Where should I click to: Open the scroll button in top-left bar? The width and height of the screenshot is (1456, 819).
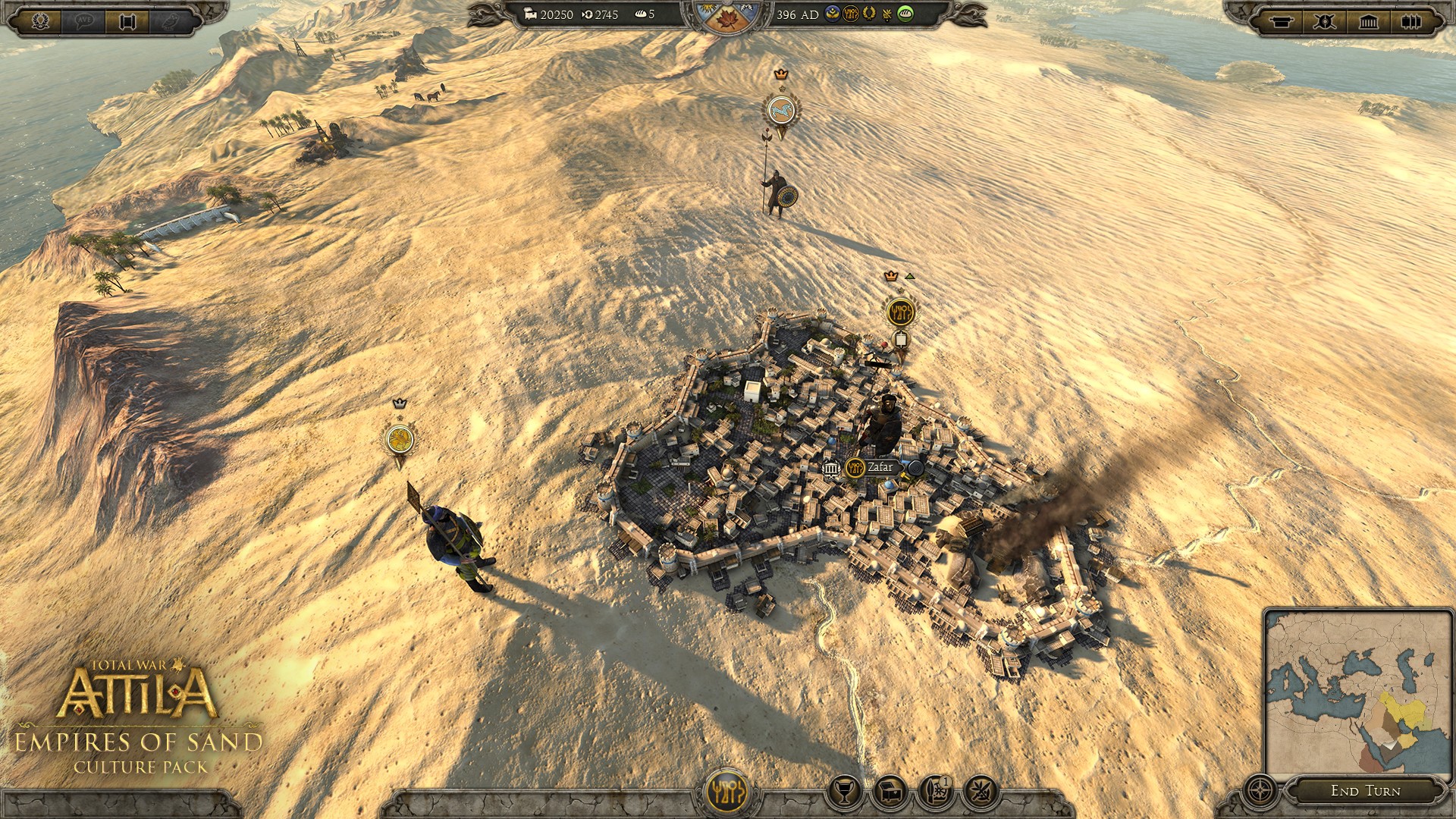(127, 21)
